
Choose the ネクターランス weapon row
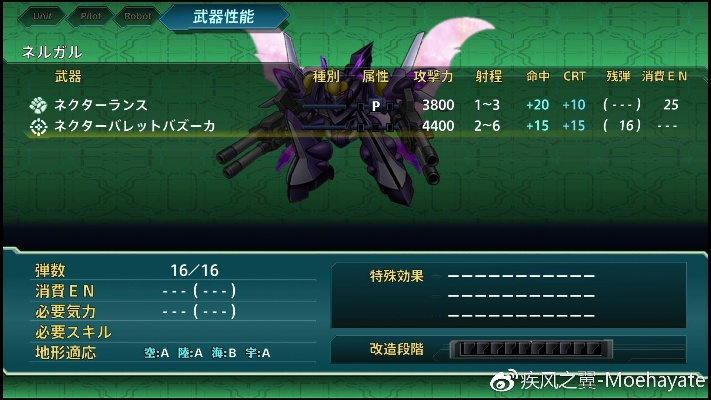100,105
